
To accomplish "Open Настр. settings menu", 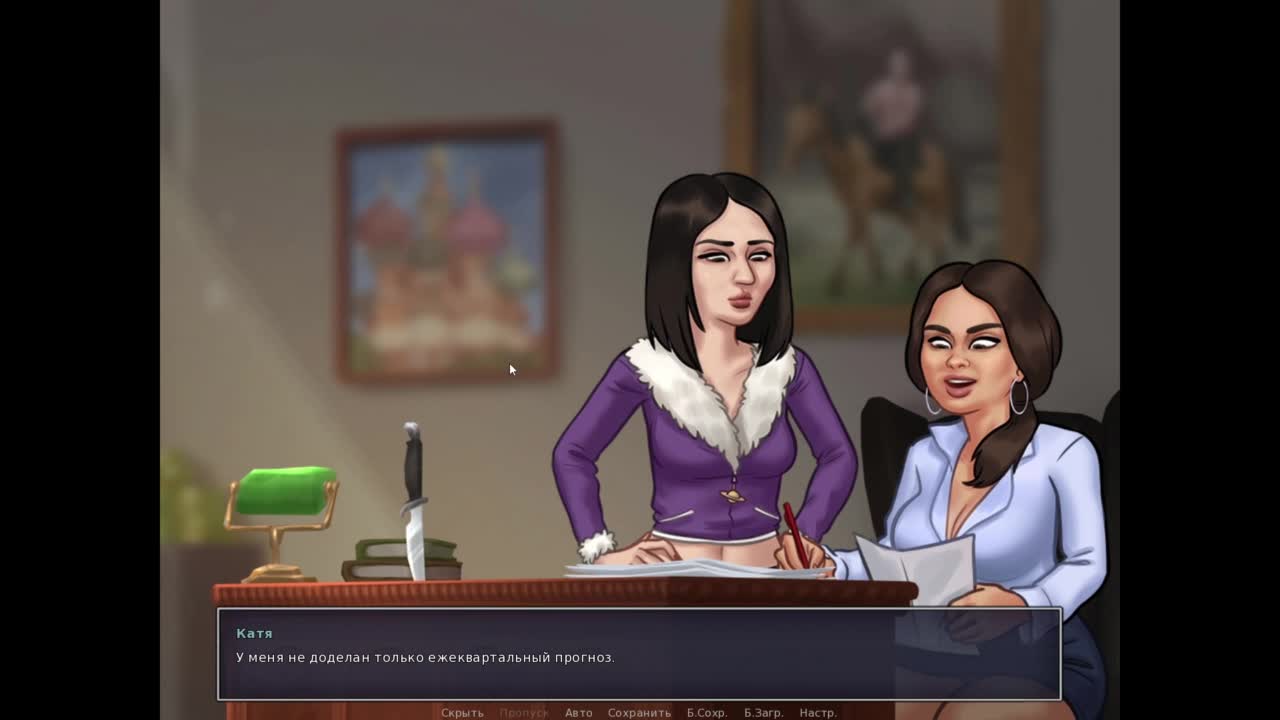I will (x=818, y=712).
